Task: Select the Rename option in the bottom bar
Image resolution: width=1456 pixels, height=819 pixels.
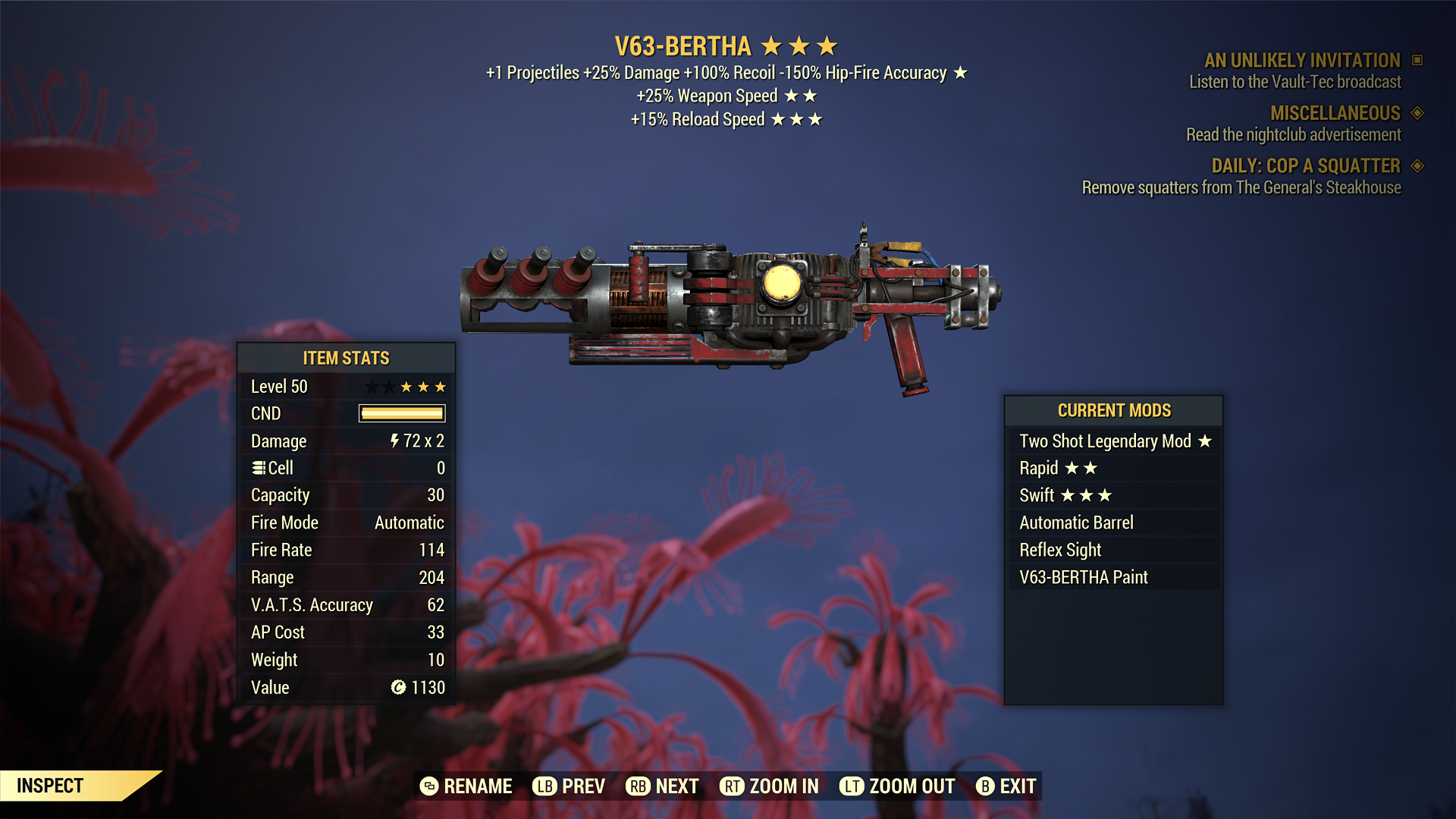Action: 466,786
